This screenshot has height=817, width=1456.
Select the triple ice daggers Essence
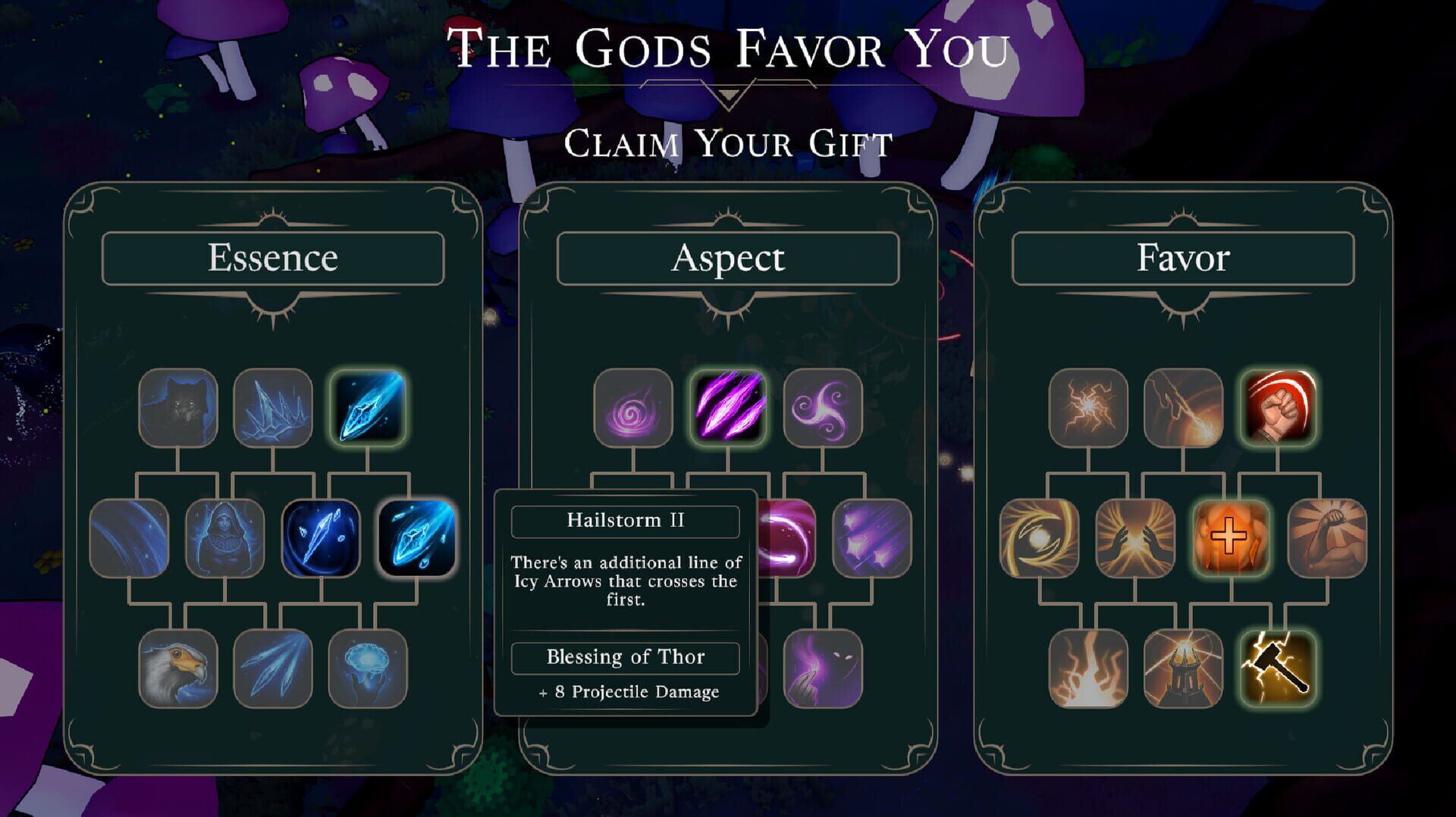pos(275,670)
